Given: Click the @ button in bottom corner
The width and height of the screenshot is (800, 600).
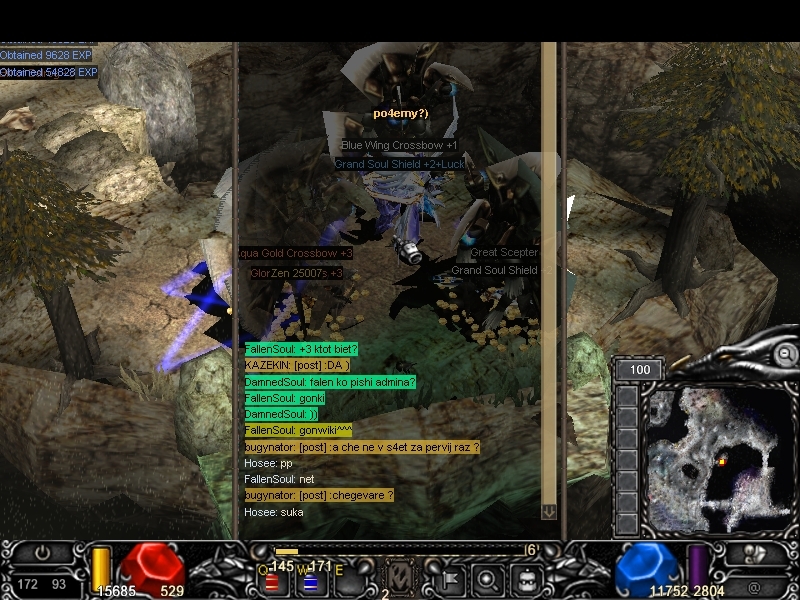Looking at the screenshot, I should point(752,586).
